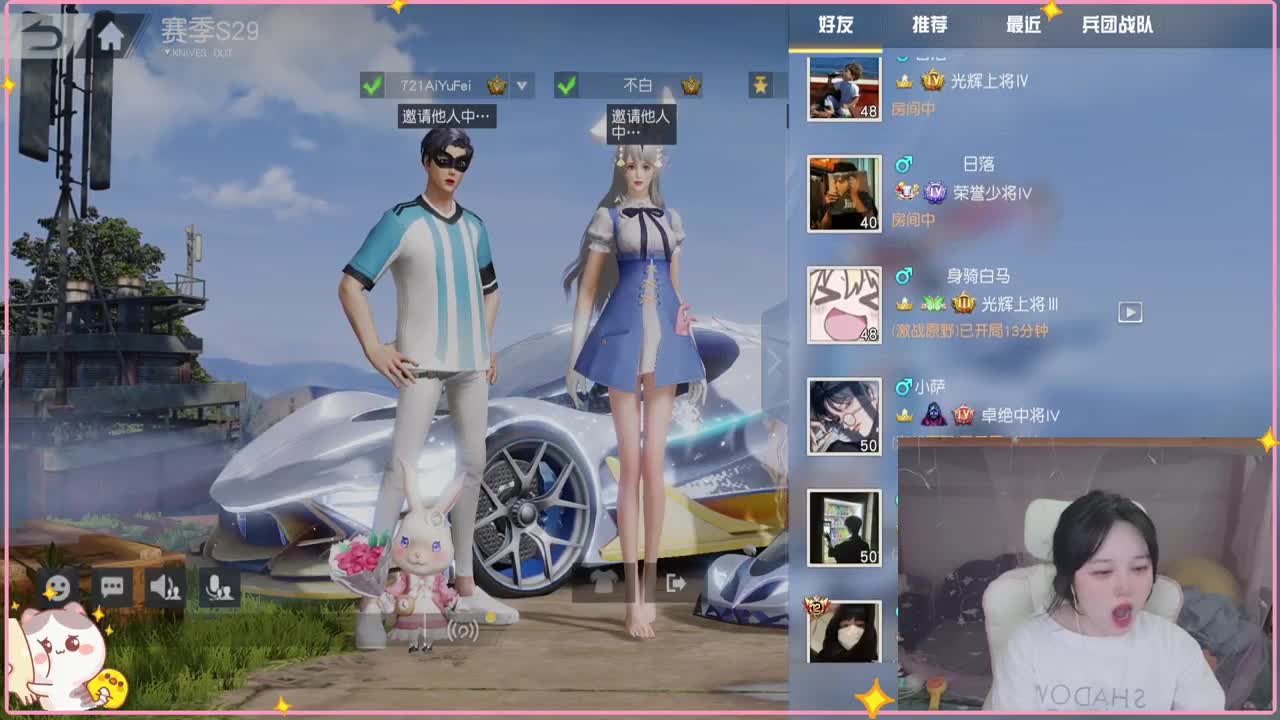Image resolution: width=1280 pixels, height=720 pixels.
Task: Switch to the 推荐 tab
Action: pos(928,24)
